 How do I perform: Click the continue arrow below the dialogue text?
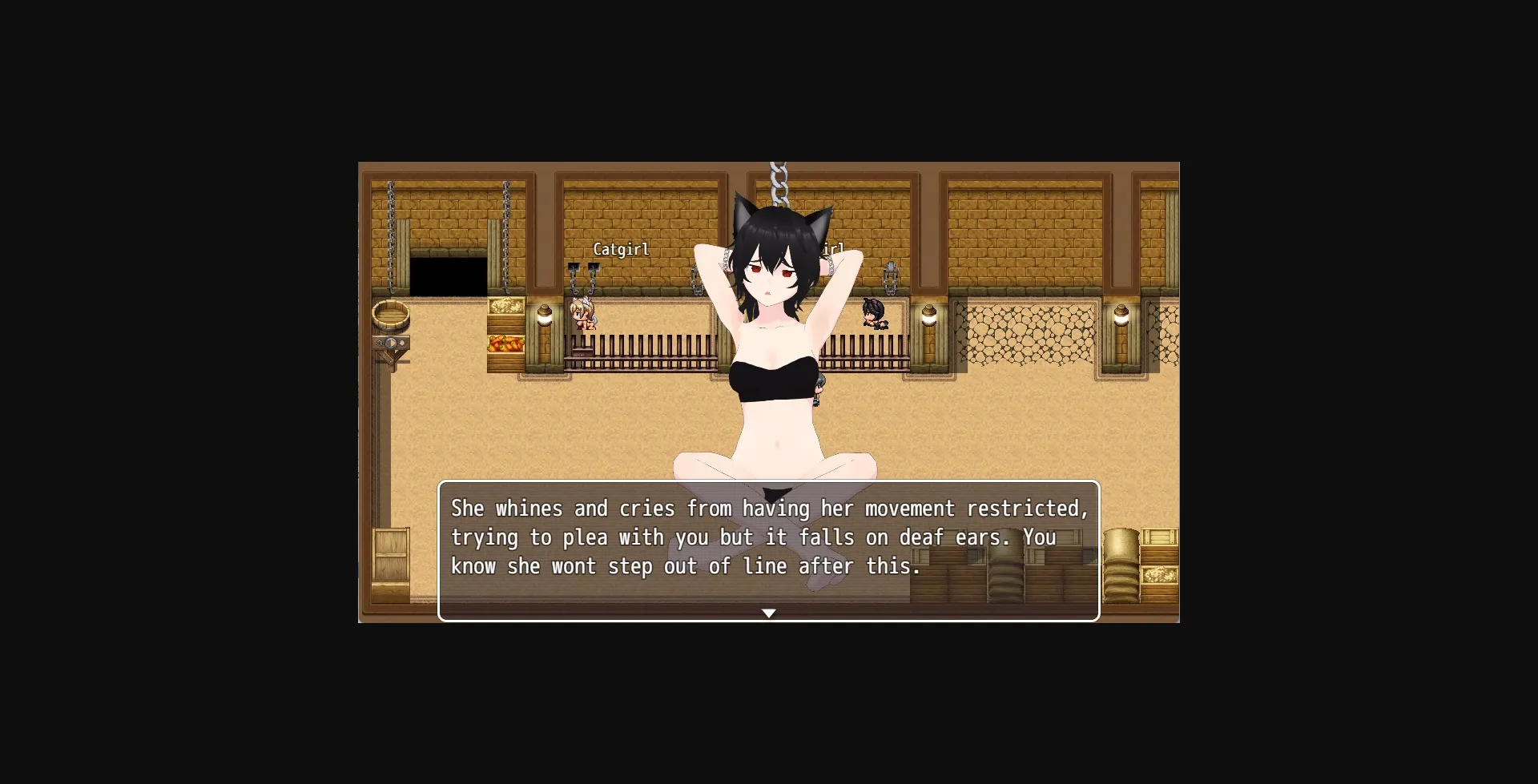[x=770, y=613]
